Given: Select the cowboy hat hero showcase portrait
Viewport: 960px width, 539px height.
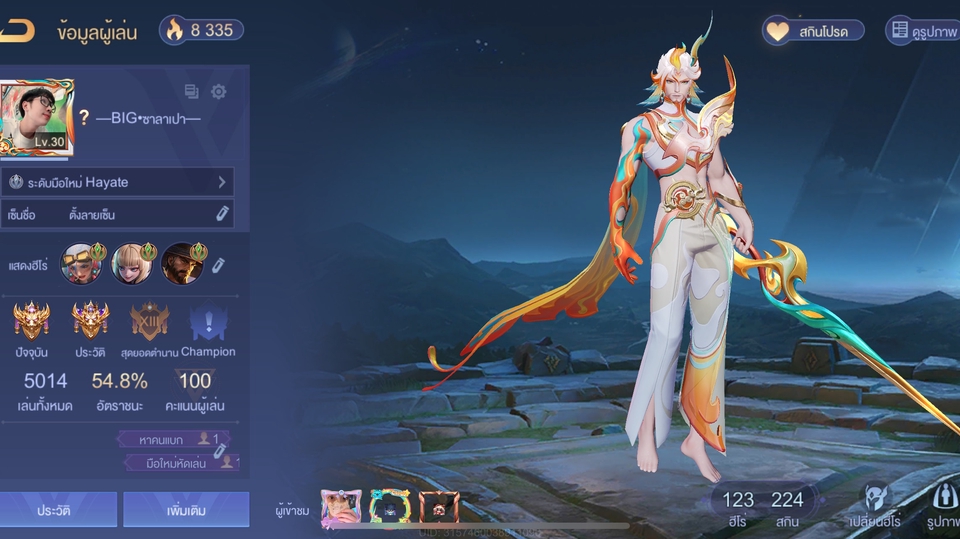Looking at the screenshot, I should click(x=182, y=263).
